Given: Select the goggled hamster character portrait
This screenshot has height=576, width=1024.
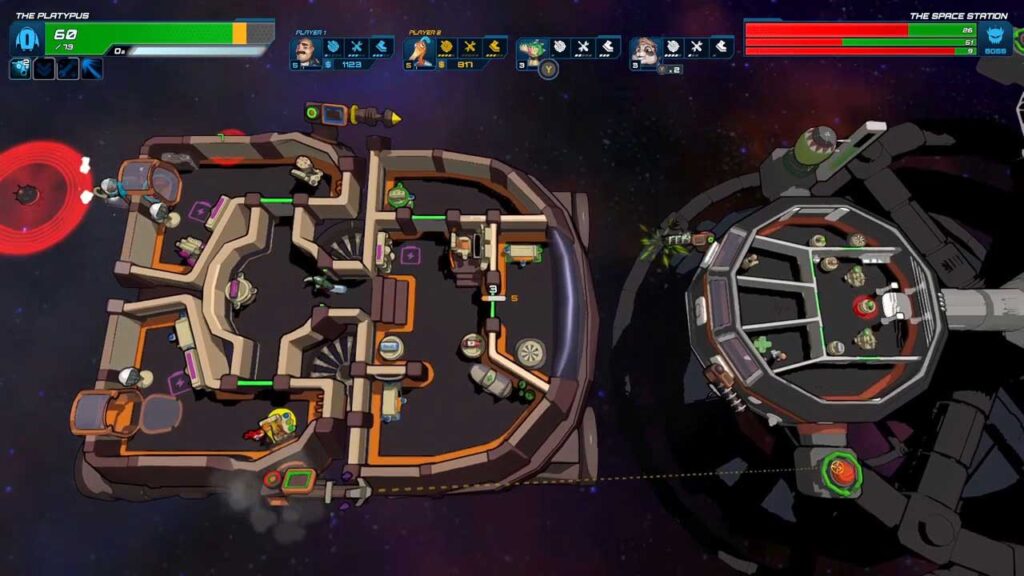Looking at the screenshot, I should (647, 50).
